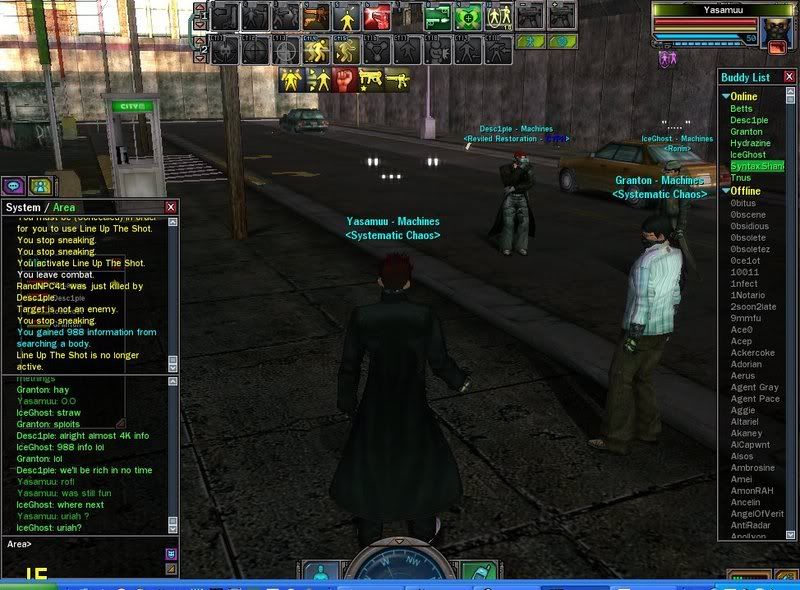Open the speech bubble chat icon
Image resolution: width=800 pixels, height=590 pixels.
pyautogui.click(x=14, y=185)
